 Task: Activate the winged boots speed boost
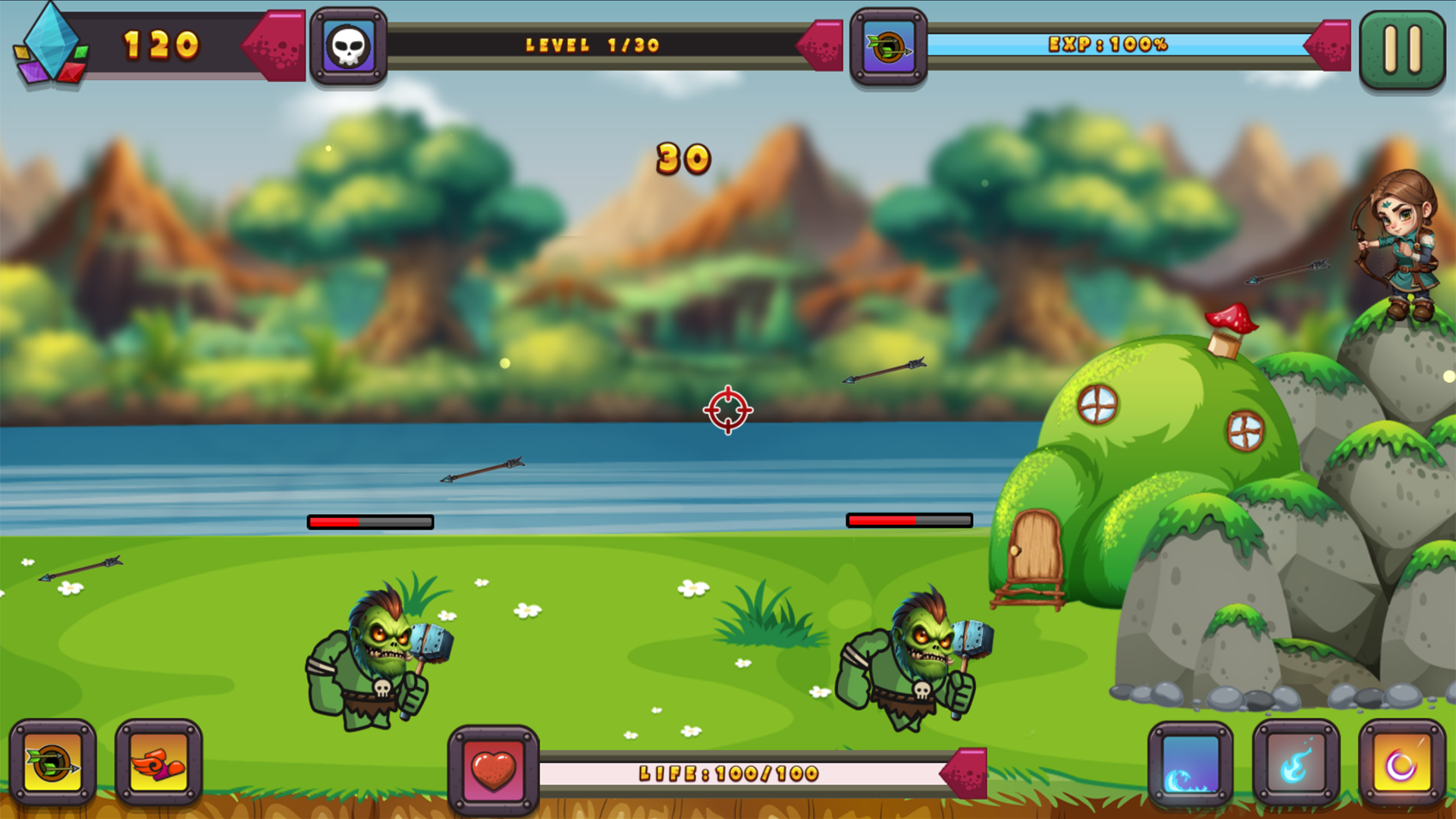[x=157, y=762]
